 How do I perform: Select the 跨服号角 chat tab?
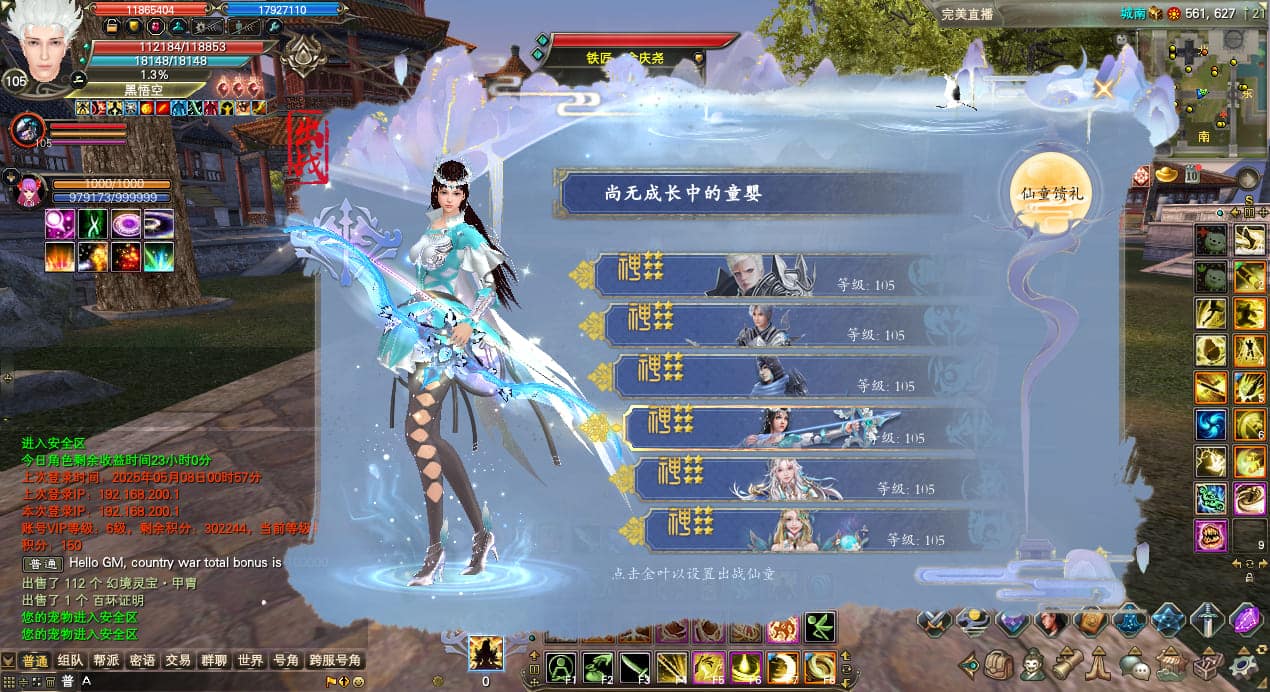334,661
